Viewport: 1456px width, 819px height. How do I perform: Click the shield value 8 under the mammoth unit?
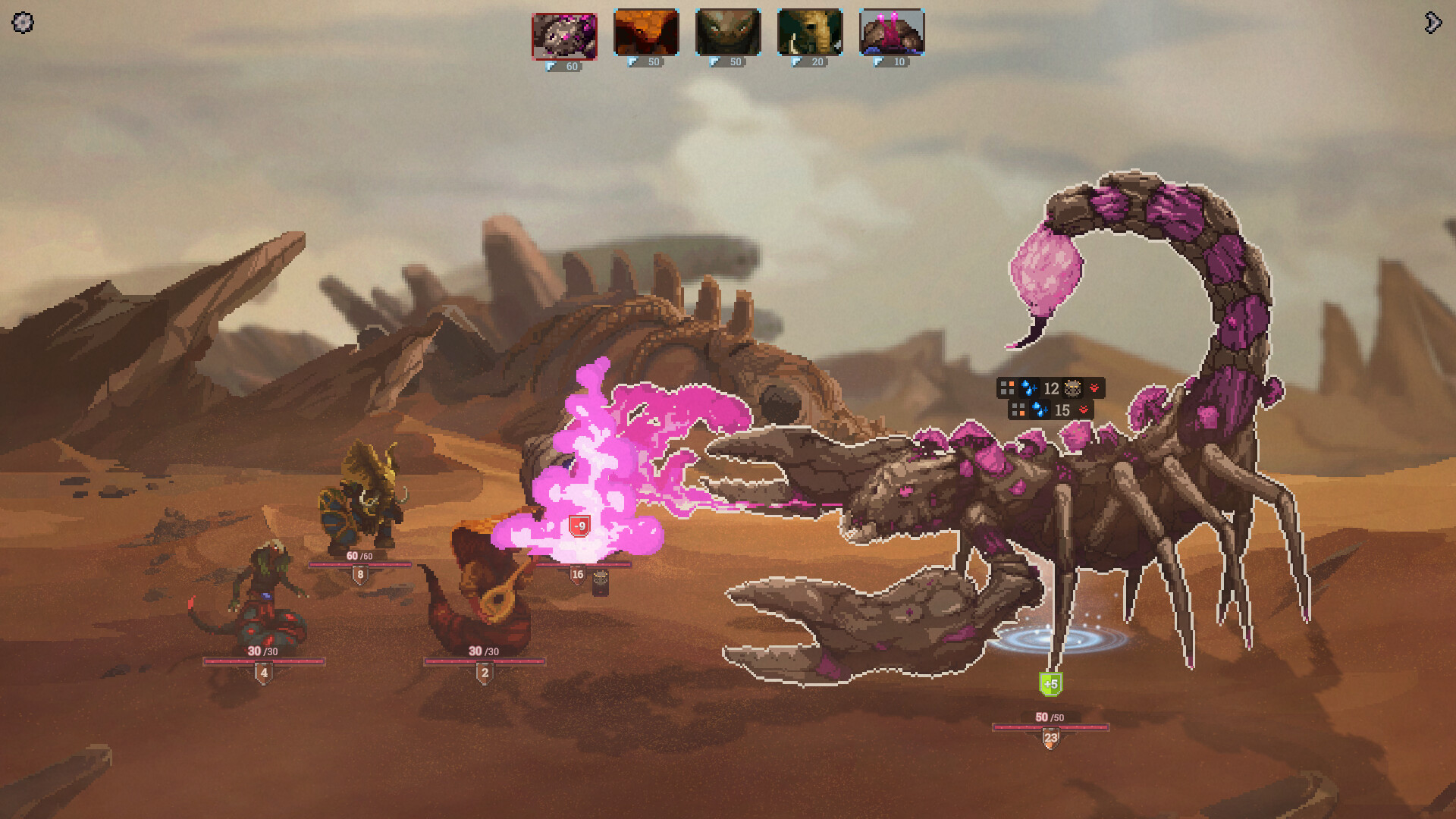coord(359,574)
